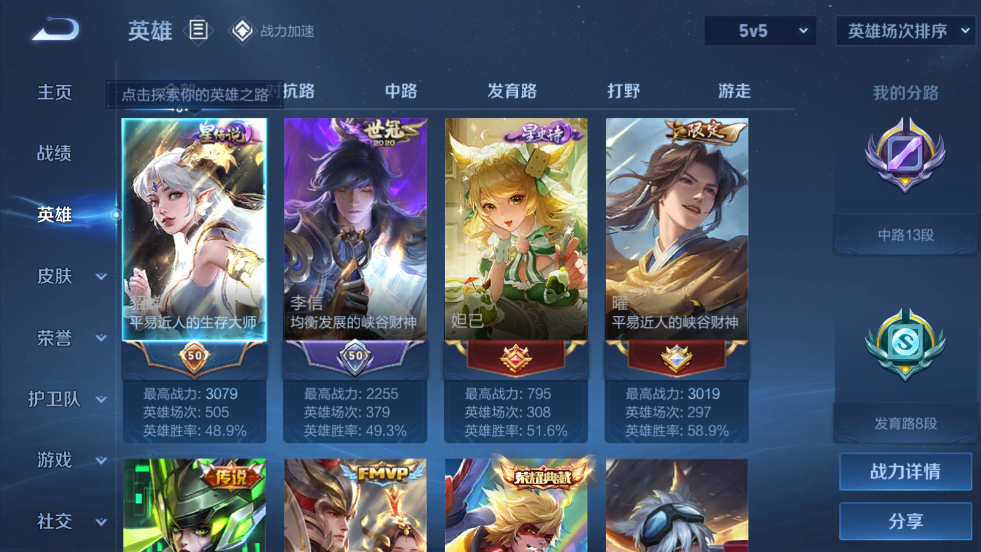Switch to the 游走 tab
981x552 pixels.
click(x=734, y=91)
